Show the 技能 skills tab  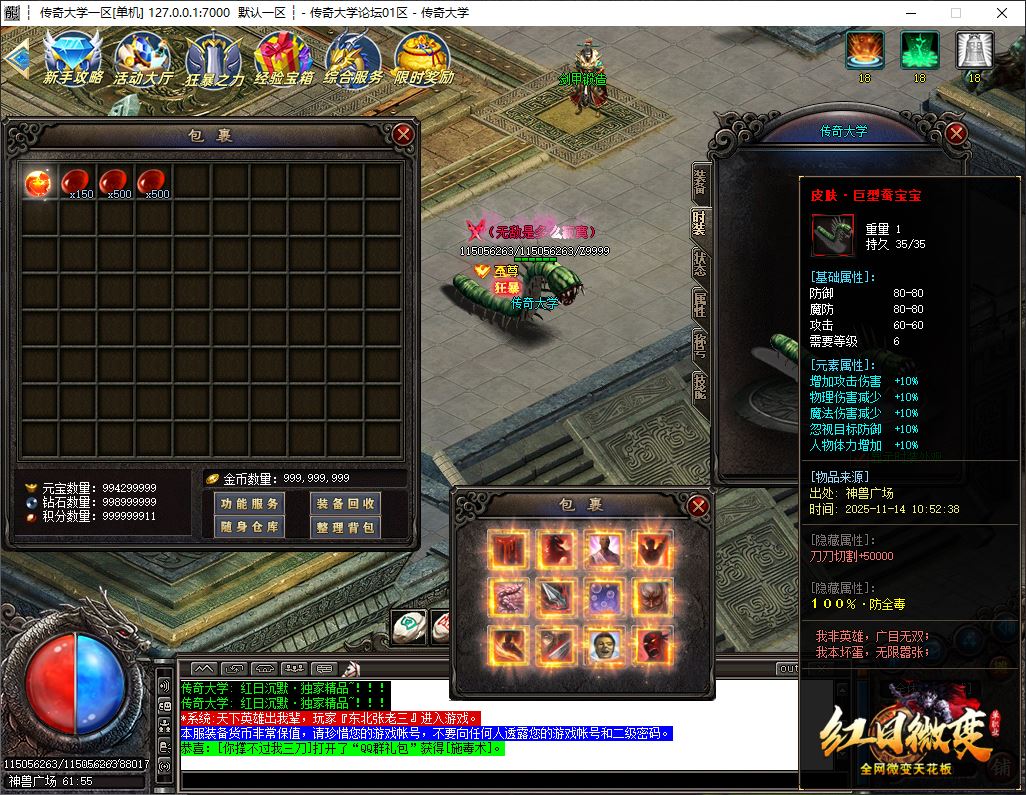pyautogui.click(x=700, y=385)
